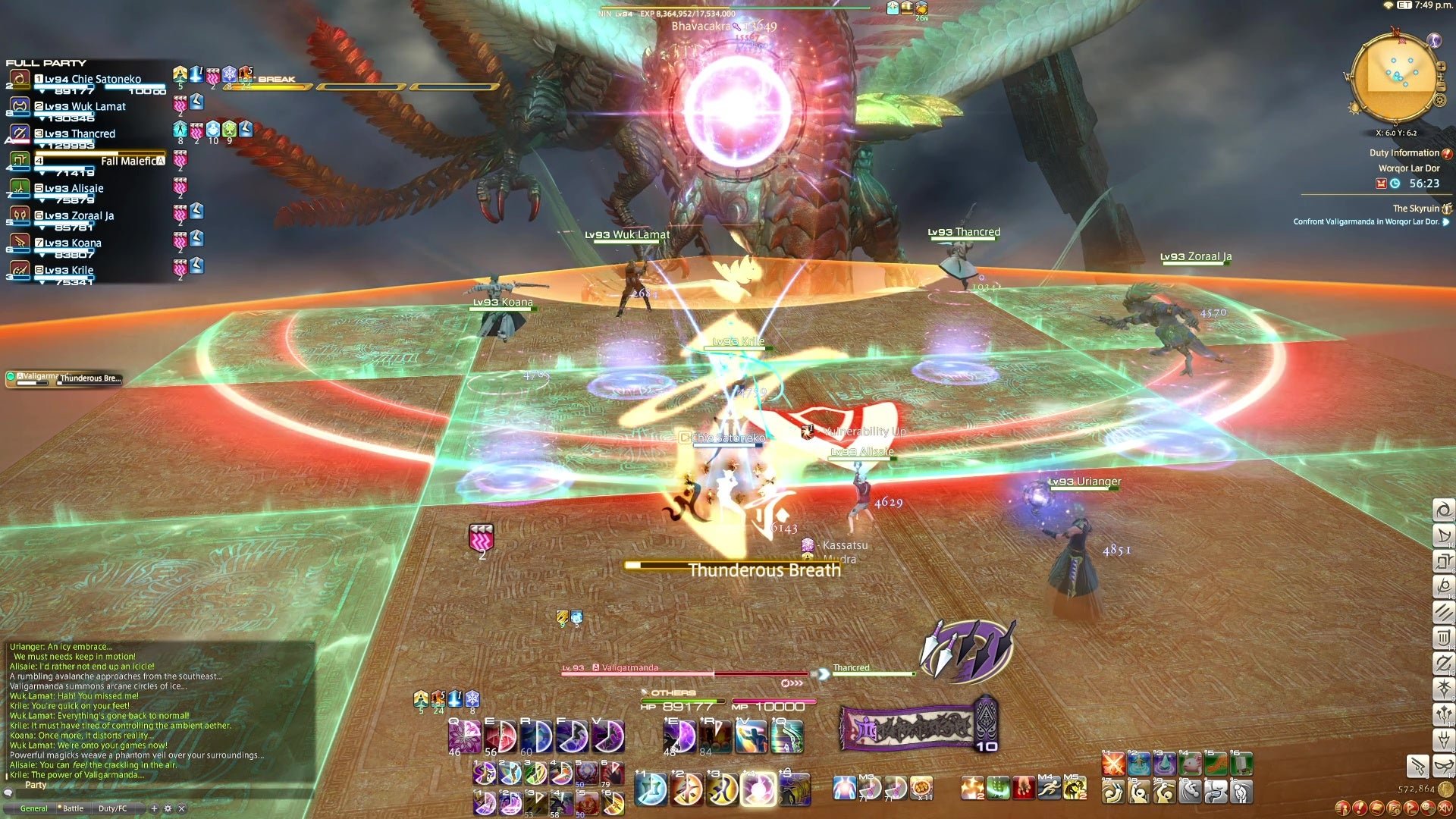Add a new chat tab with plus button
This screenshot has width=1456, height=819.
pos(154,808)
